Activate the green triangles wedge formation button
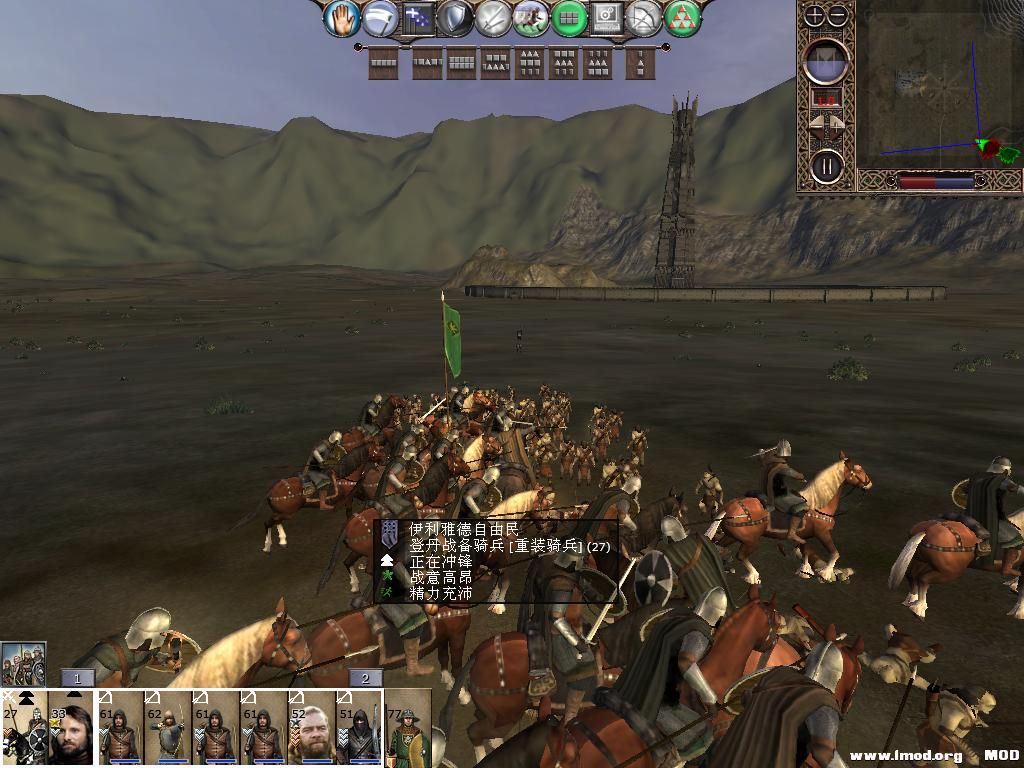The width and height of the screenshot is (1024, 768). [x=683, y=18]
